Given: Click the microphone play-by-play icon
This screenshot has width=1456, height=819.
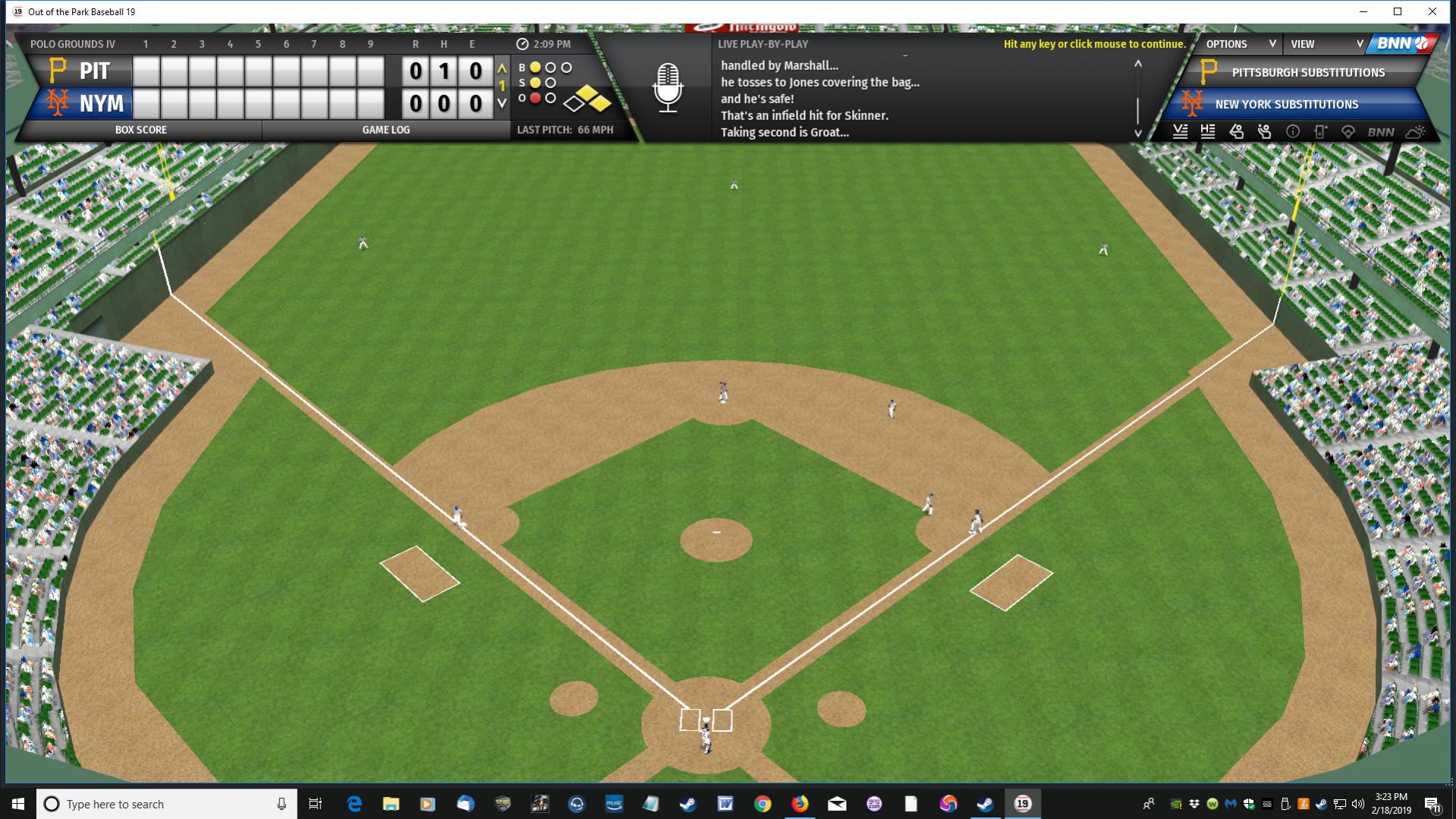Looking at the screenshot, I should [x=668, y=88].
